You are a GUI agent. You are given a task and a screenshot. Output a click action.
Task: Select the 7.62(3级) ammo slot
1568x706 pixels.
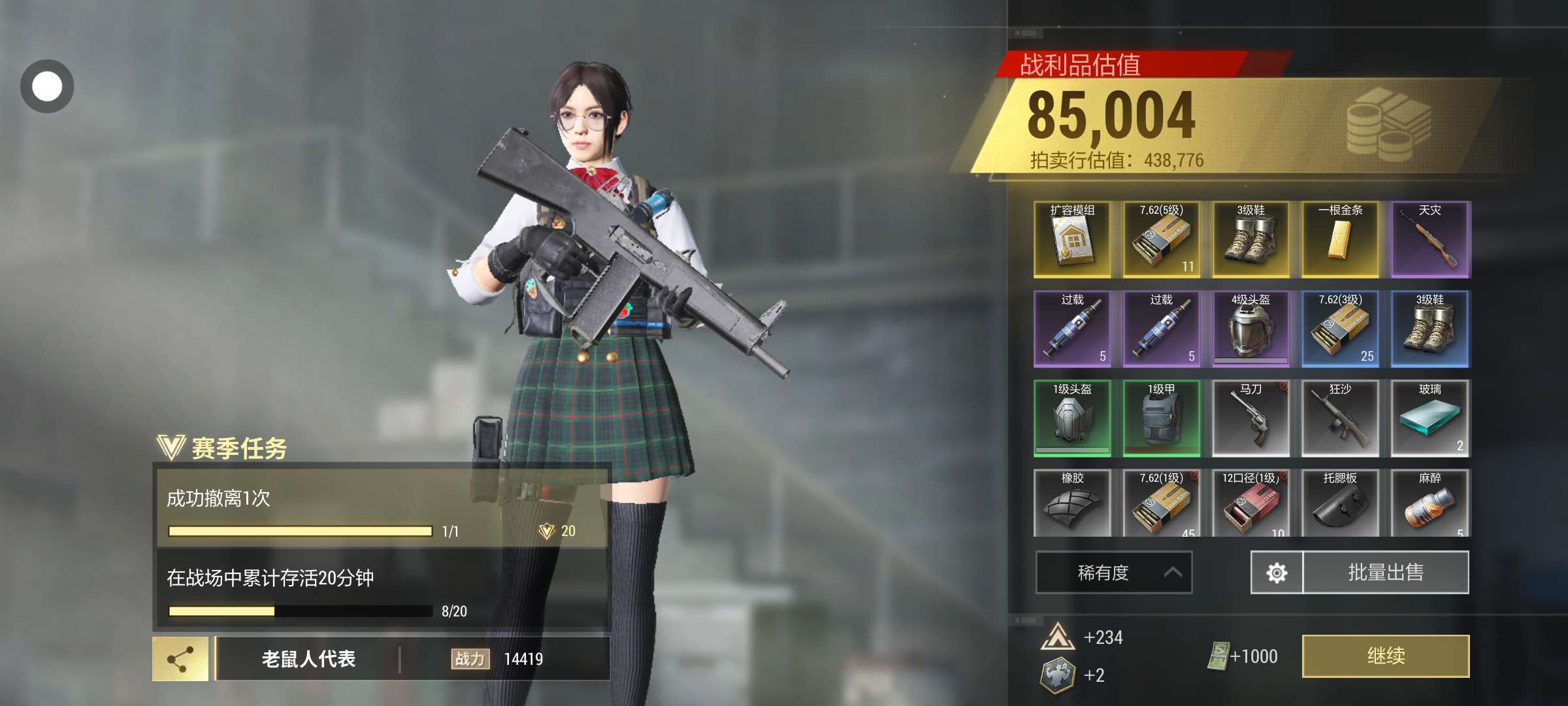(1340, 329)
